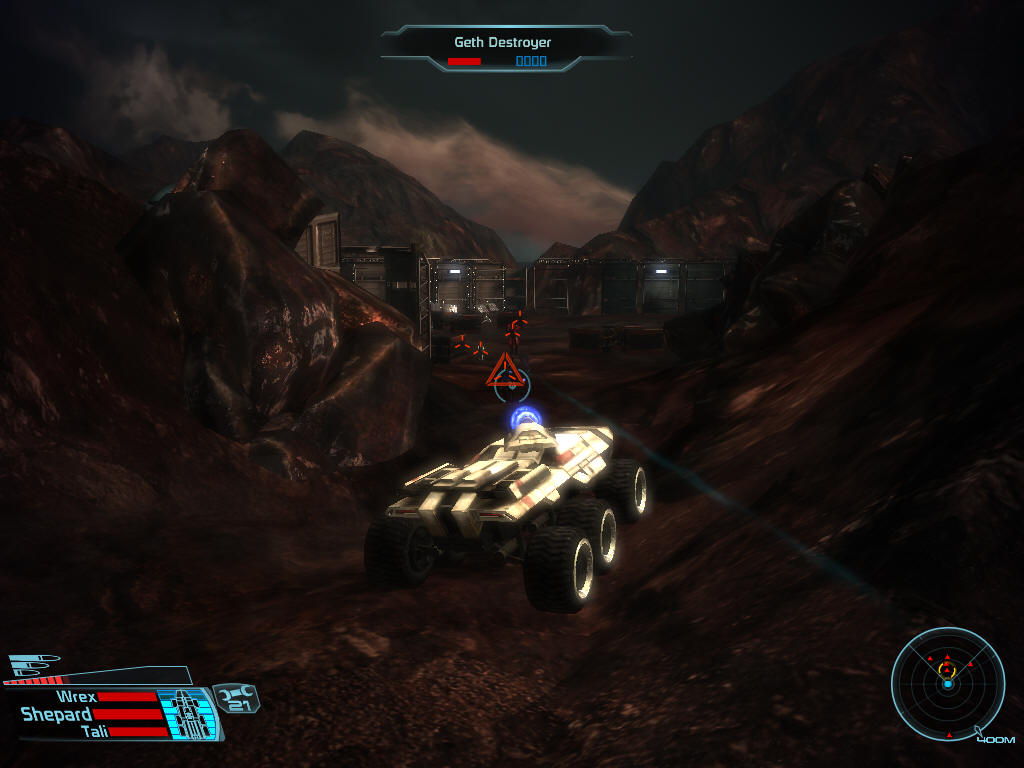Click the Mako cannon ammo bullets icon

click(x=34, y=664)
